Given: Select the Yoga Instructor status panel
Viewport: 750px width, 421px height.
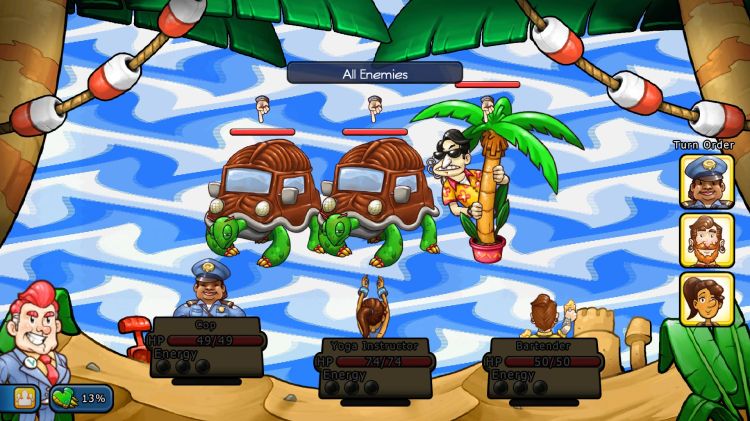Looking at the screenshot, I should [373, 366].
